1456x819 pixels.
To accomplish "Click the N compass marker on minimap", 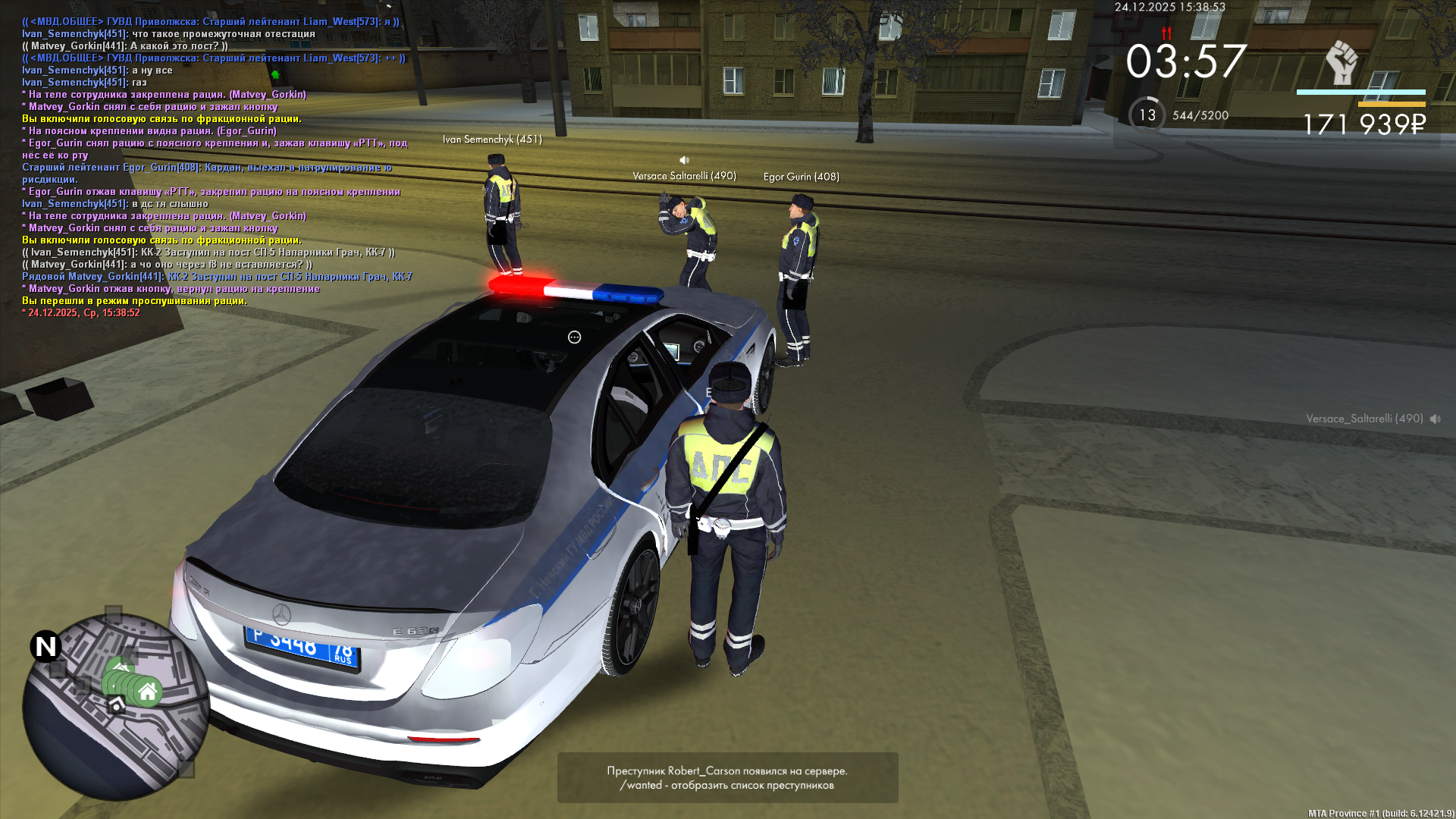I will click(x=45, y=646).
